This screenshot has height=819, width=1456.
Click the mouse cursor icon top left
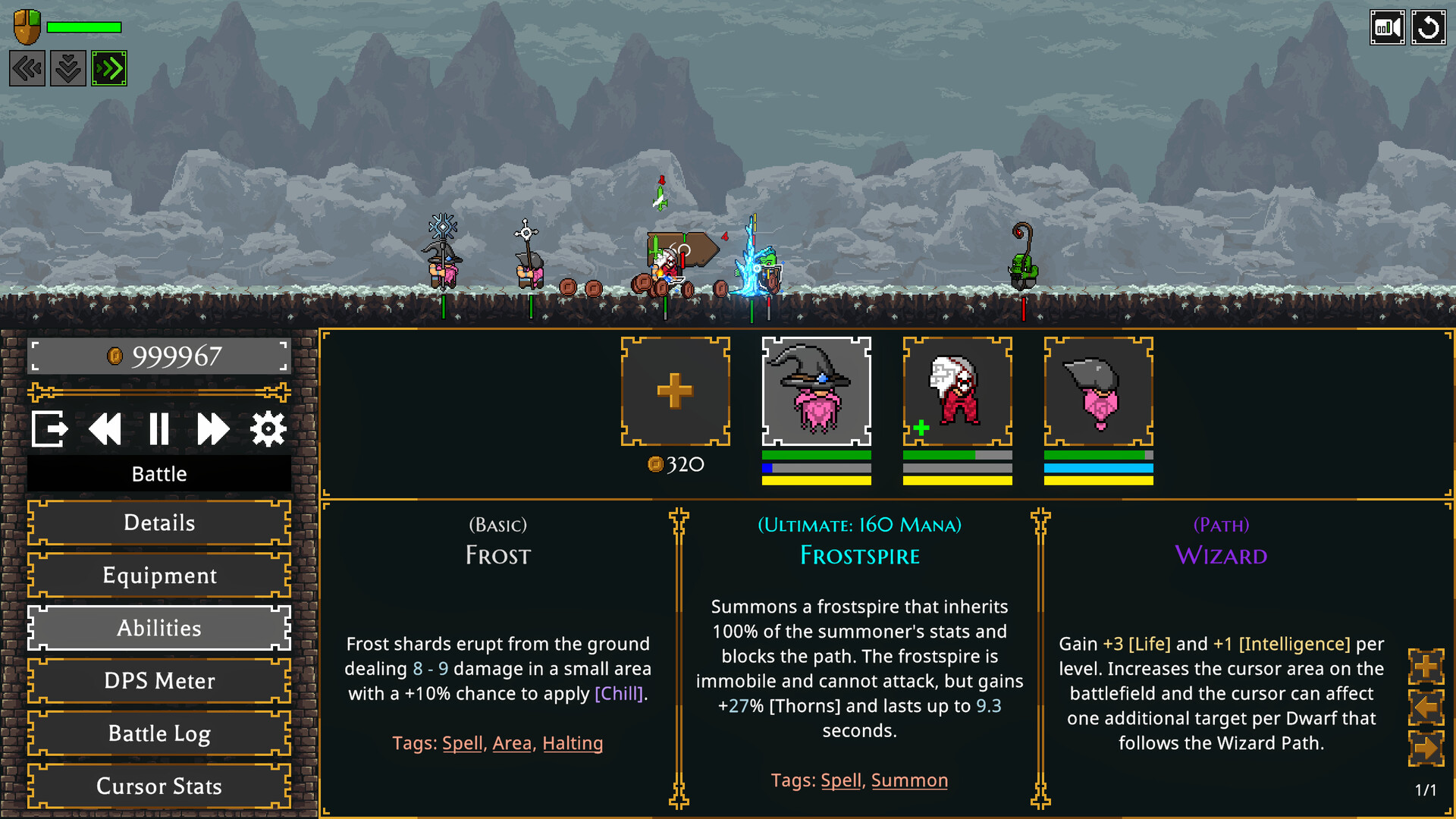(25, 27)
